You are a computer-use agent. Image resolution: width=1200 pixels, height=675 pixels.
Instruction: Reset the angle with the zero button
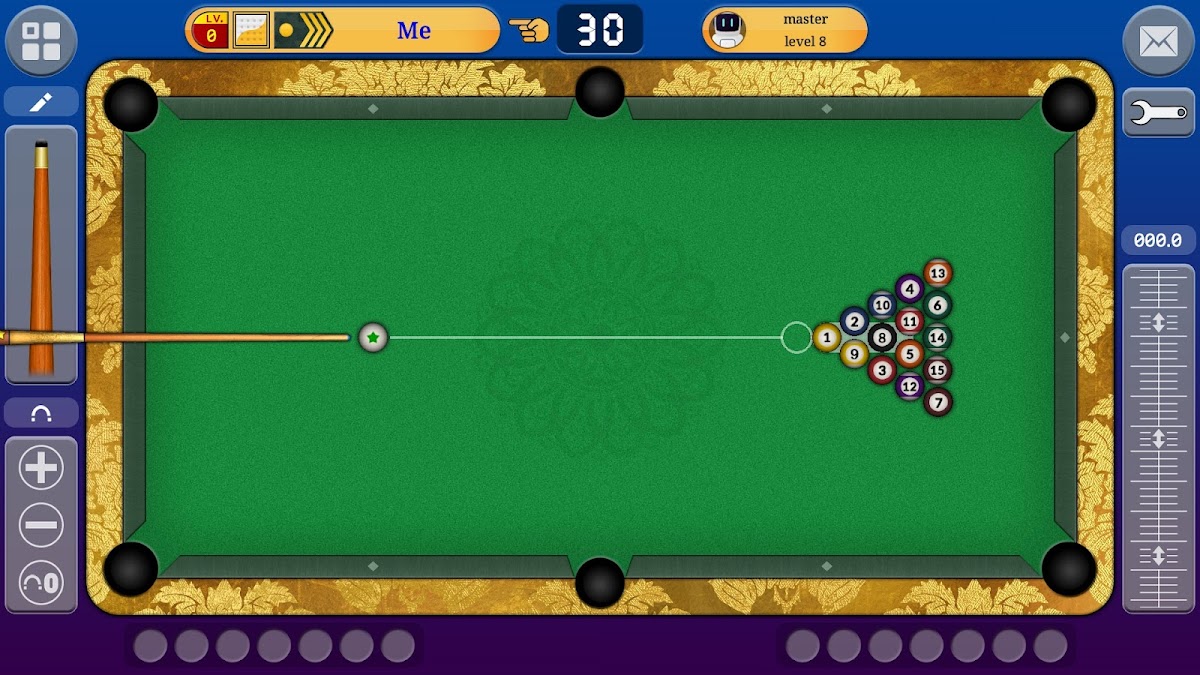tap(41, 581)
